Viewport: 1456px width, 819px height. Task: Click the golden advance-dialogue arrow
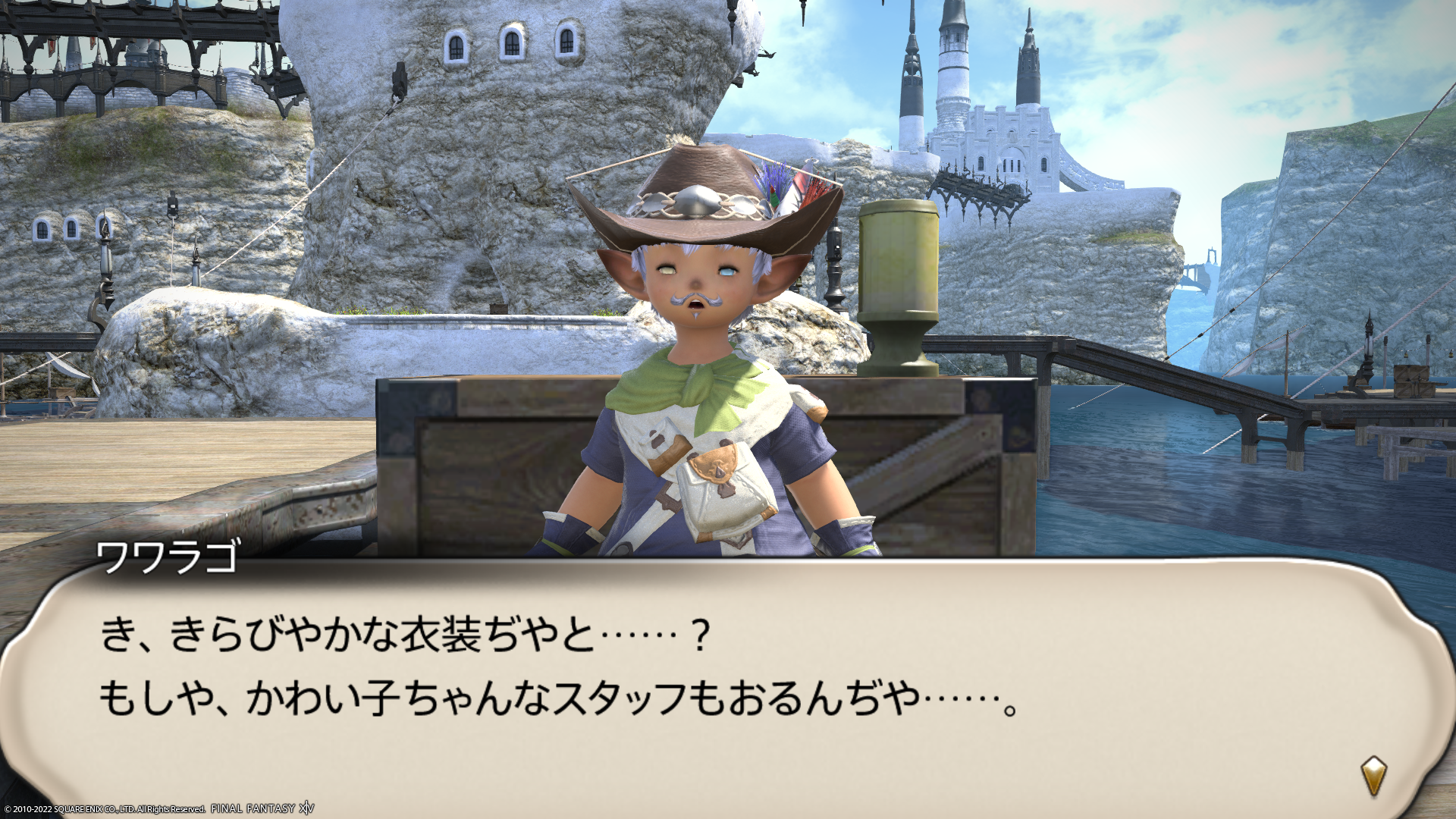[1373, 775]
